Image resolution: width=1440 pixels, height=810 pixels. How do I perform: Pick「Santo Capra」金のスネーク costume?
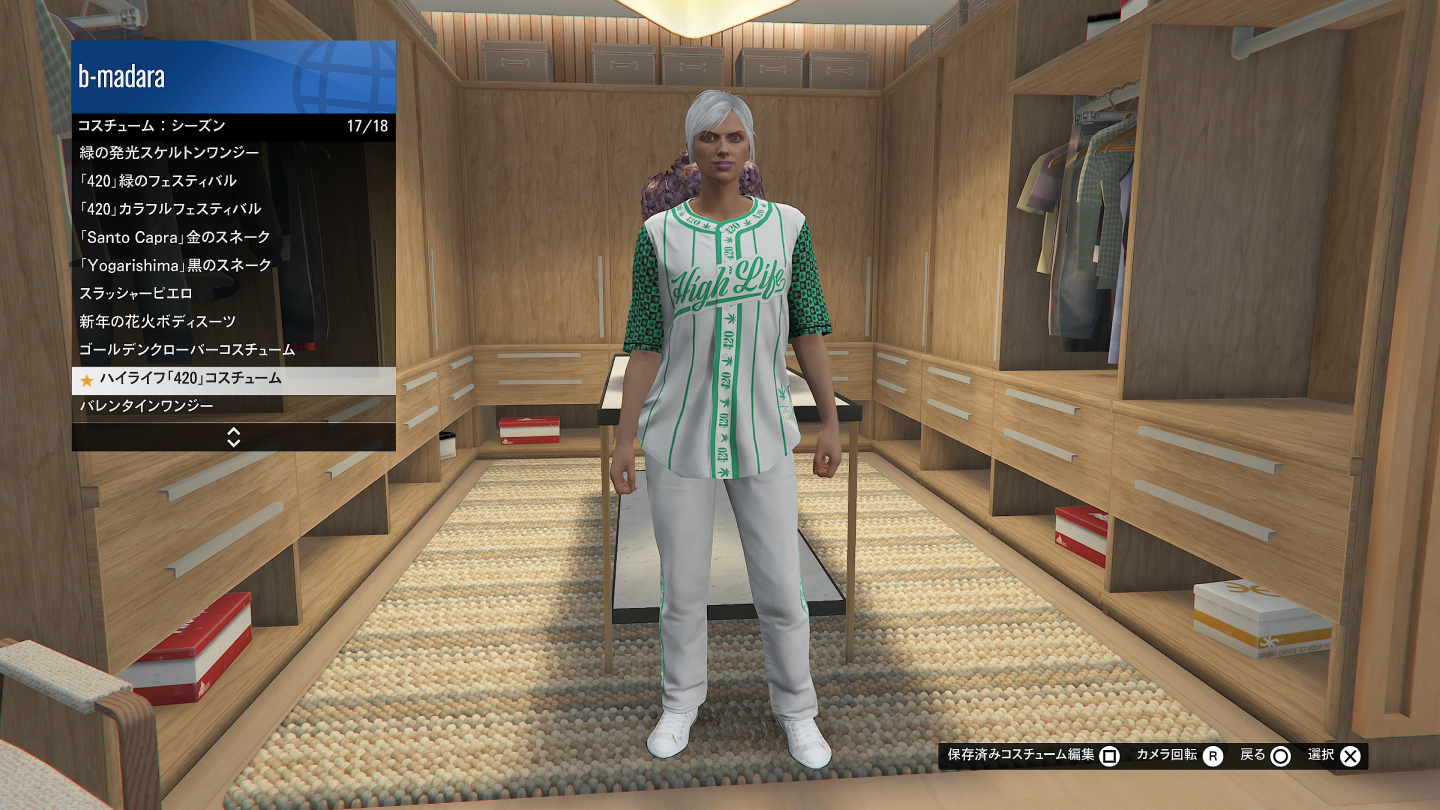pyautogui.click(x=233, y=237)
